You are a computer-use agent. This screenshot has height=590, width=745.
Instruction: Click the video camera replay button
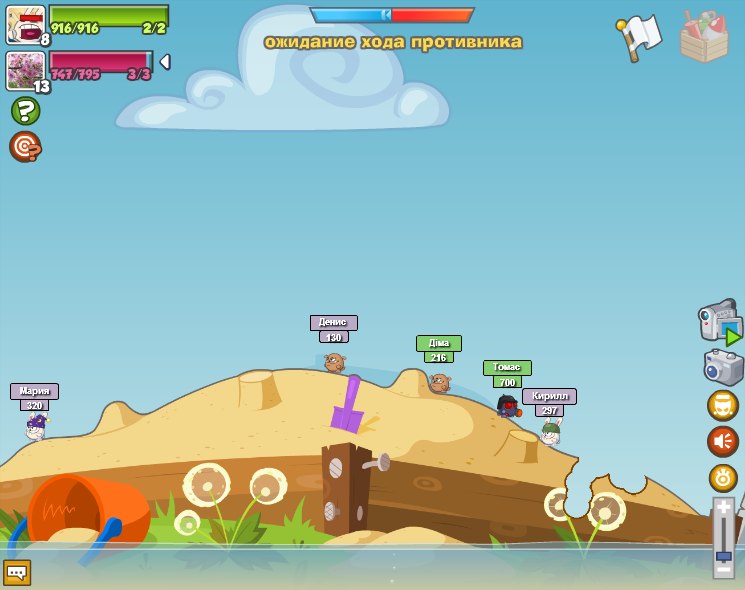[x=720, y=322]
